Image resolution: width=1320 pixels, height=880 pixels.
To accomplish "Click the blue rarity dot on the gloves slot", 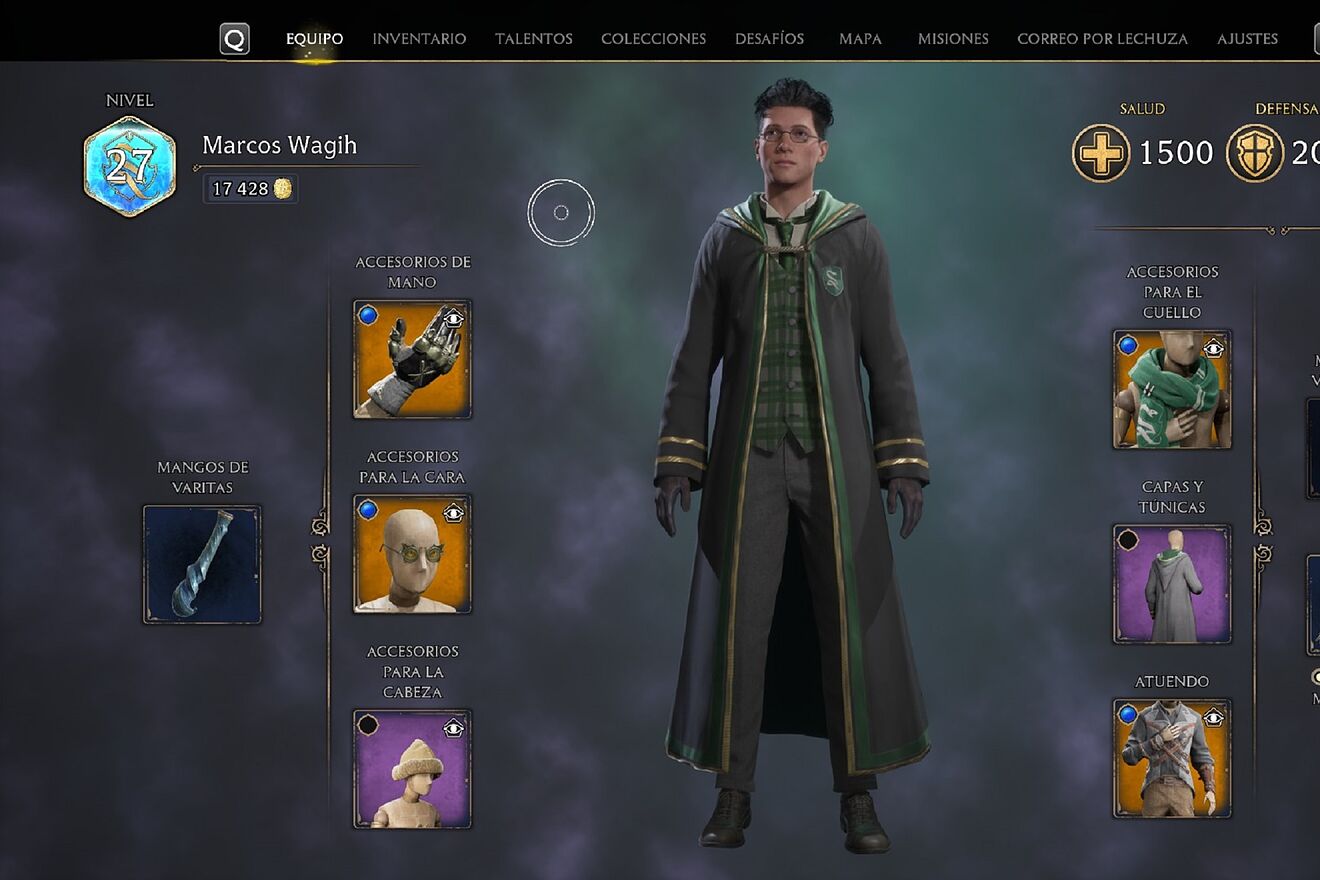I will point(367,314).
